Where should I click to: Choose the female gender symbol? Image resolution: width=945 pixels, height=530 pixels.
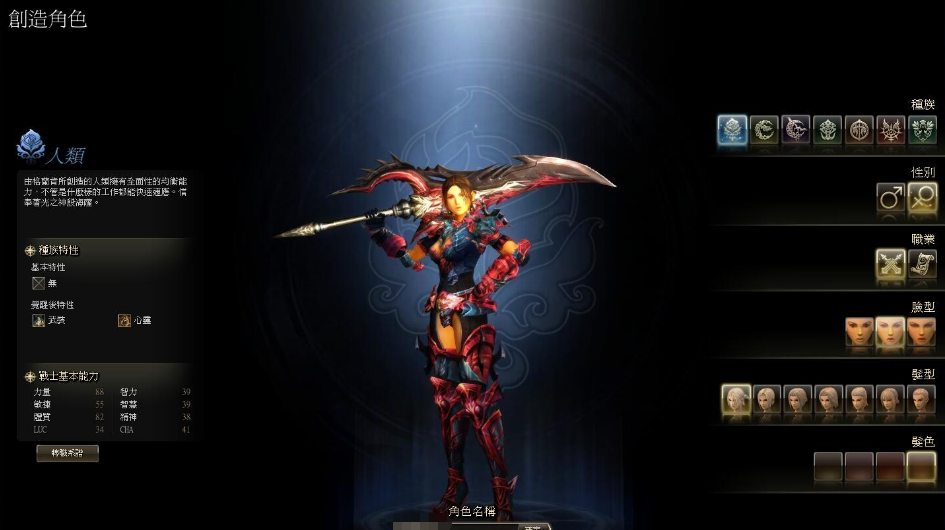click(x=921, y=198)
